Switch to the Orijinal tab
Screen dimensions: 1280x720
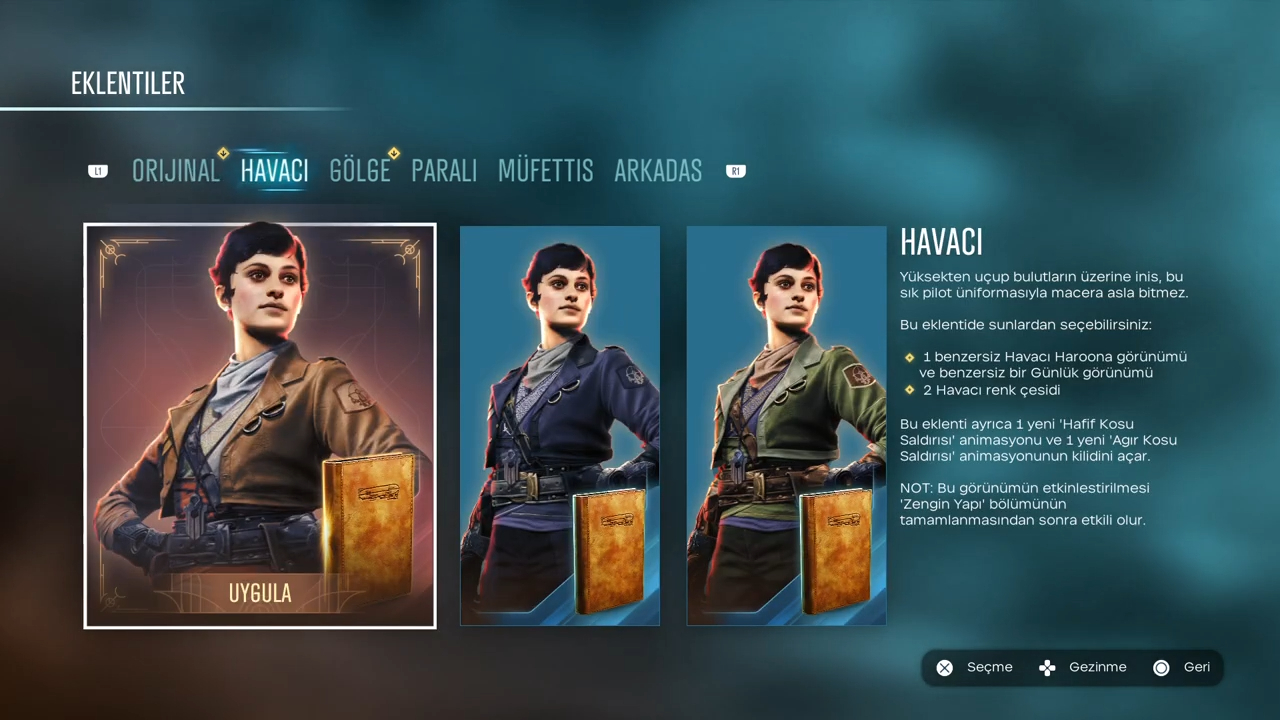point(175,171)
